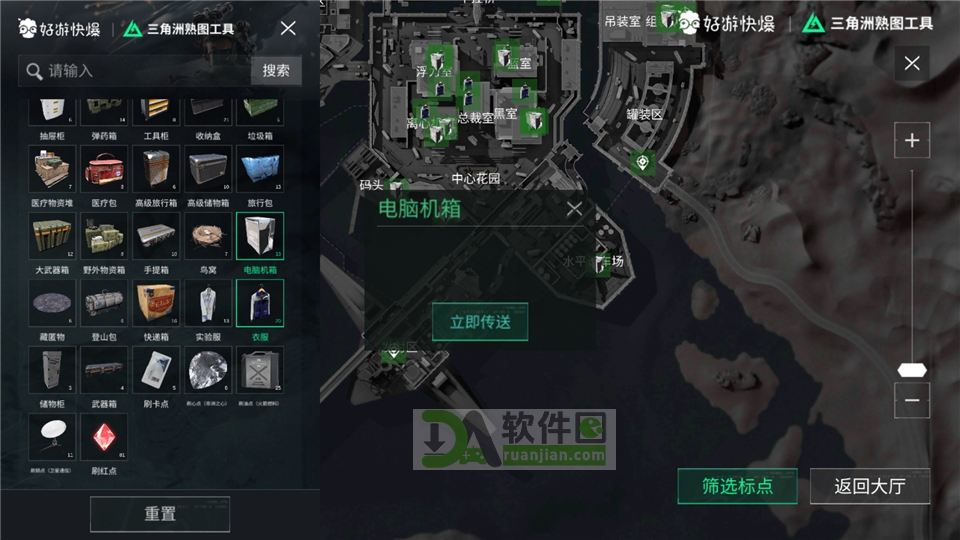Choose the 电脑机箱 computer case filter
This screenshot has height=540, width=960.
[x=260, y=239]
